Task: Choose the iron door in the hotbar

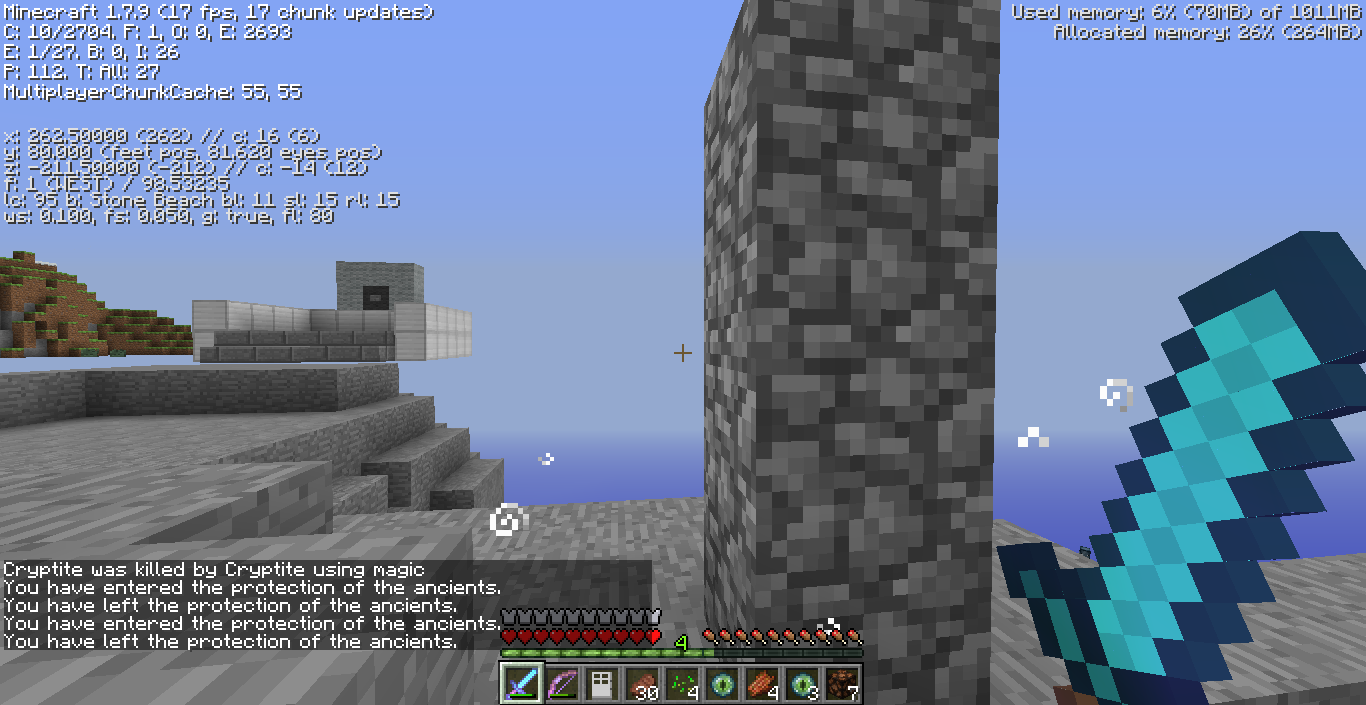Action: pos(602,684)
